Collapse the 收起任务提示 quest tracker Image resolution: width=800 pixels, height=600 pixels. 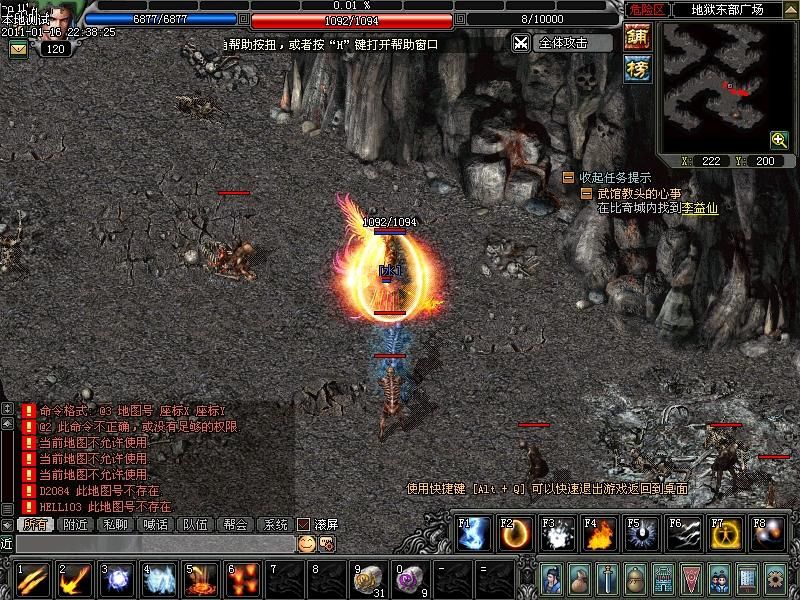click(x=568, y=177)
